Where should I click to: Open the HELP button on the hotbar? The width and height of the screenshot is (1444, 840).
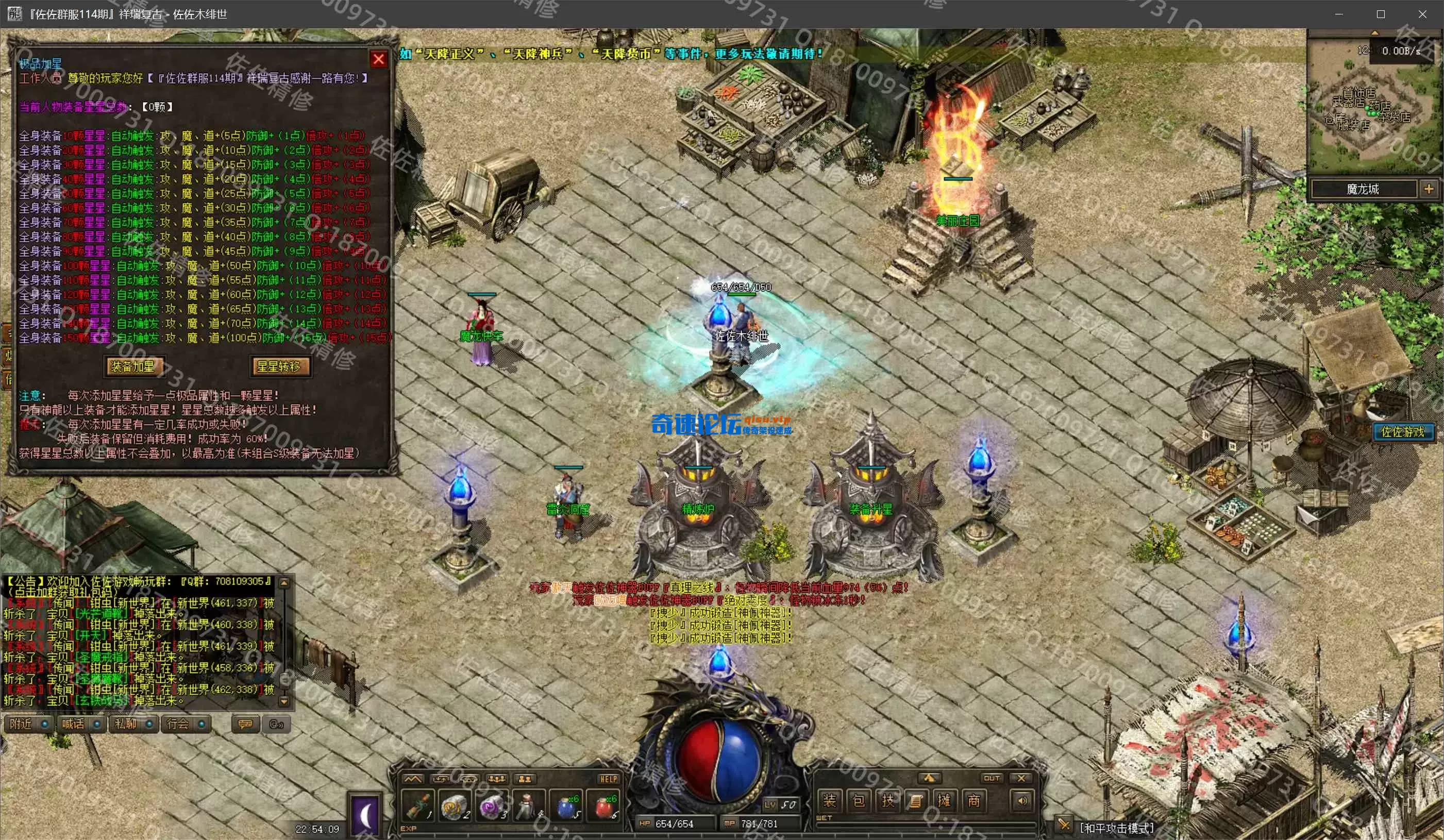click(608, 779)
